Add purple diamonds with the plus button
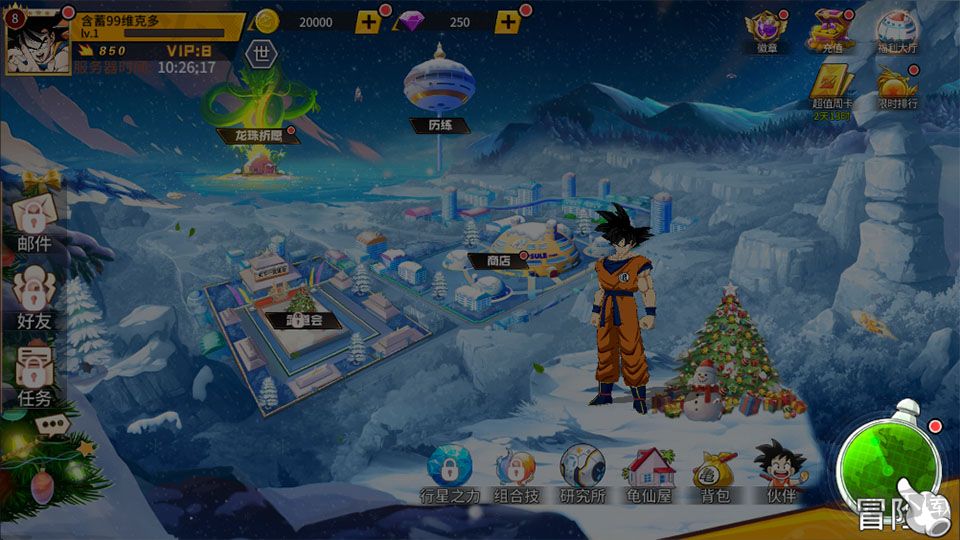 [x=508, y=22]
